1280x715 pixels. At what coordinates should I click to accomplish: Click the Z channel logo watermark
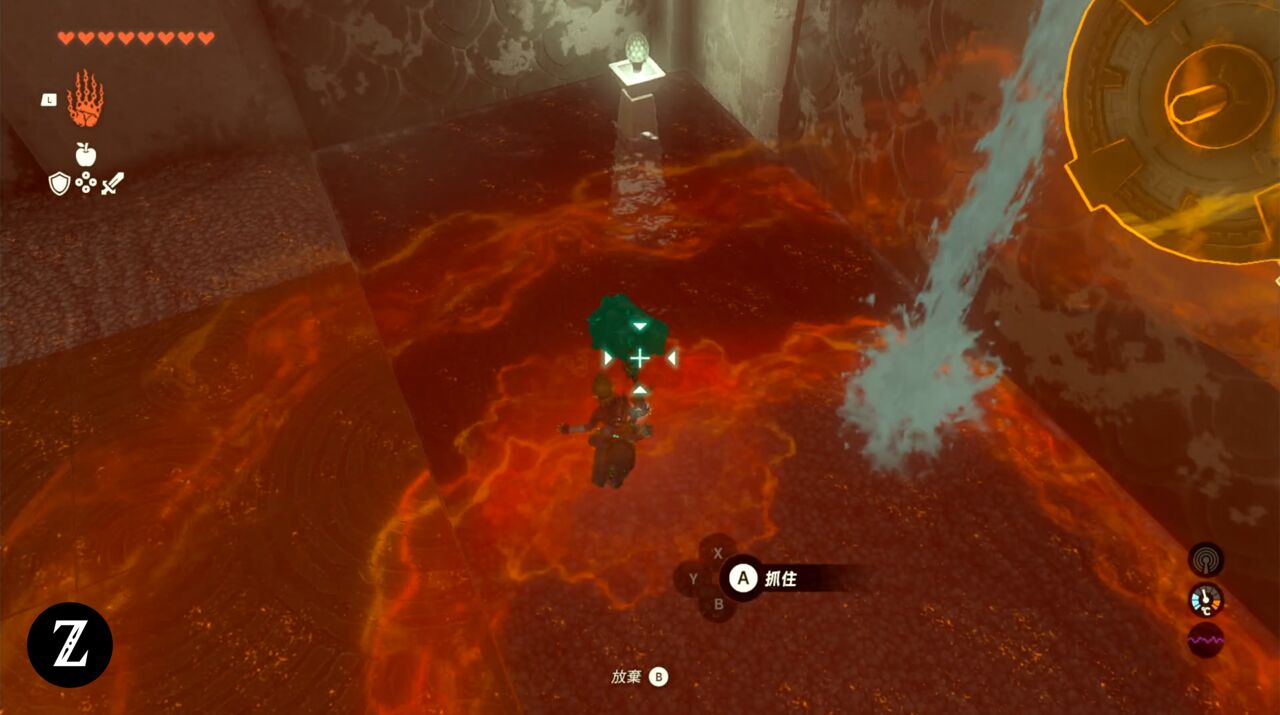coord(70,645)
